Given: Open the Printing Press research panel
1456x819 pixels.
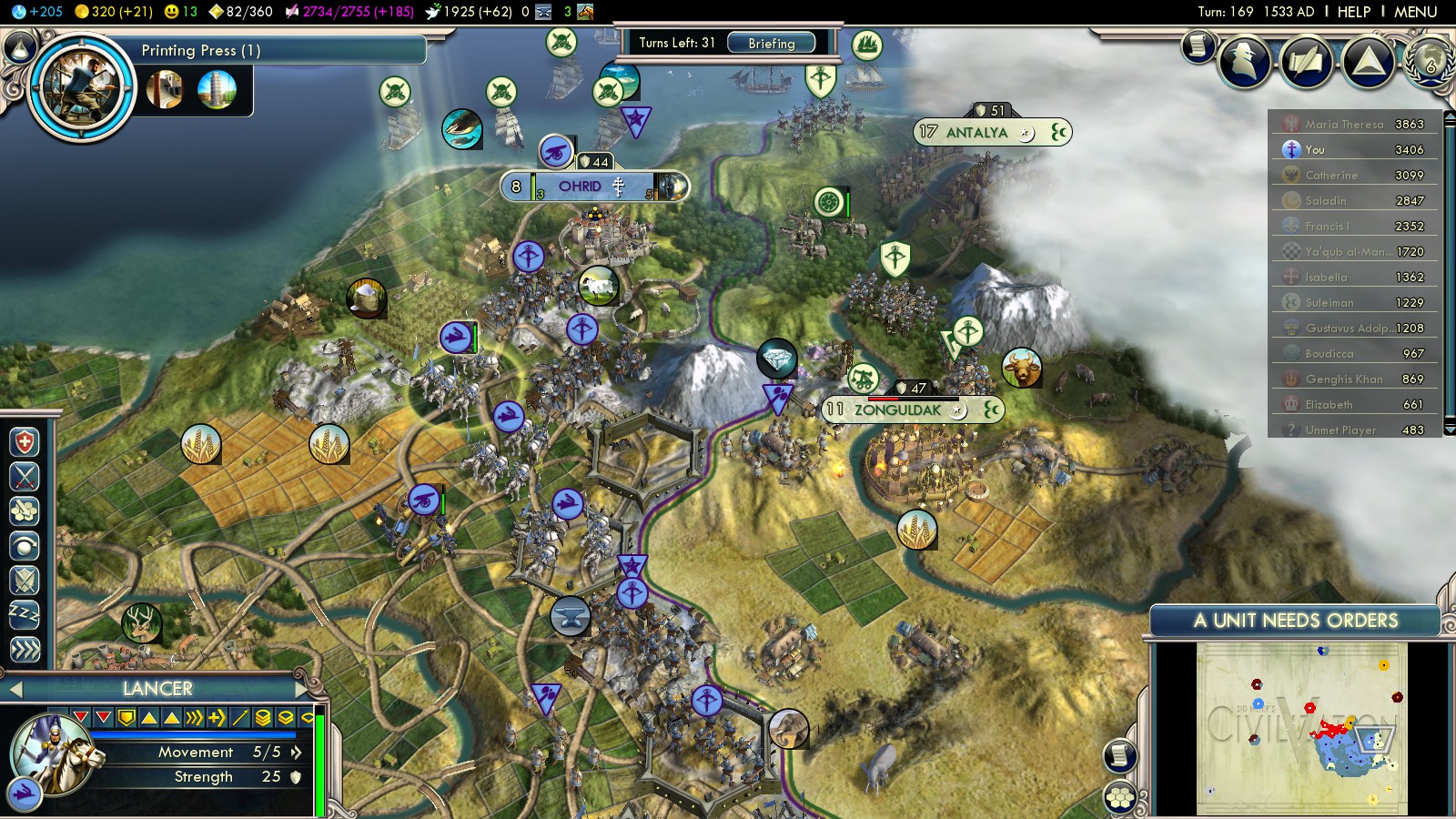Looking at the screenshot, I should (200, 51).
